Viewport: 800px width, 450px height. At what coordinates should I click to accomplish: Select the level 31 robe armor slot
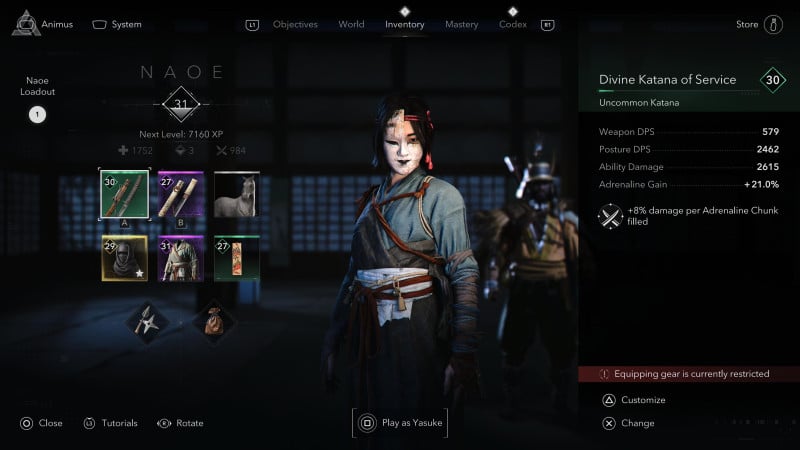pos(181,258)
